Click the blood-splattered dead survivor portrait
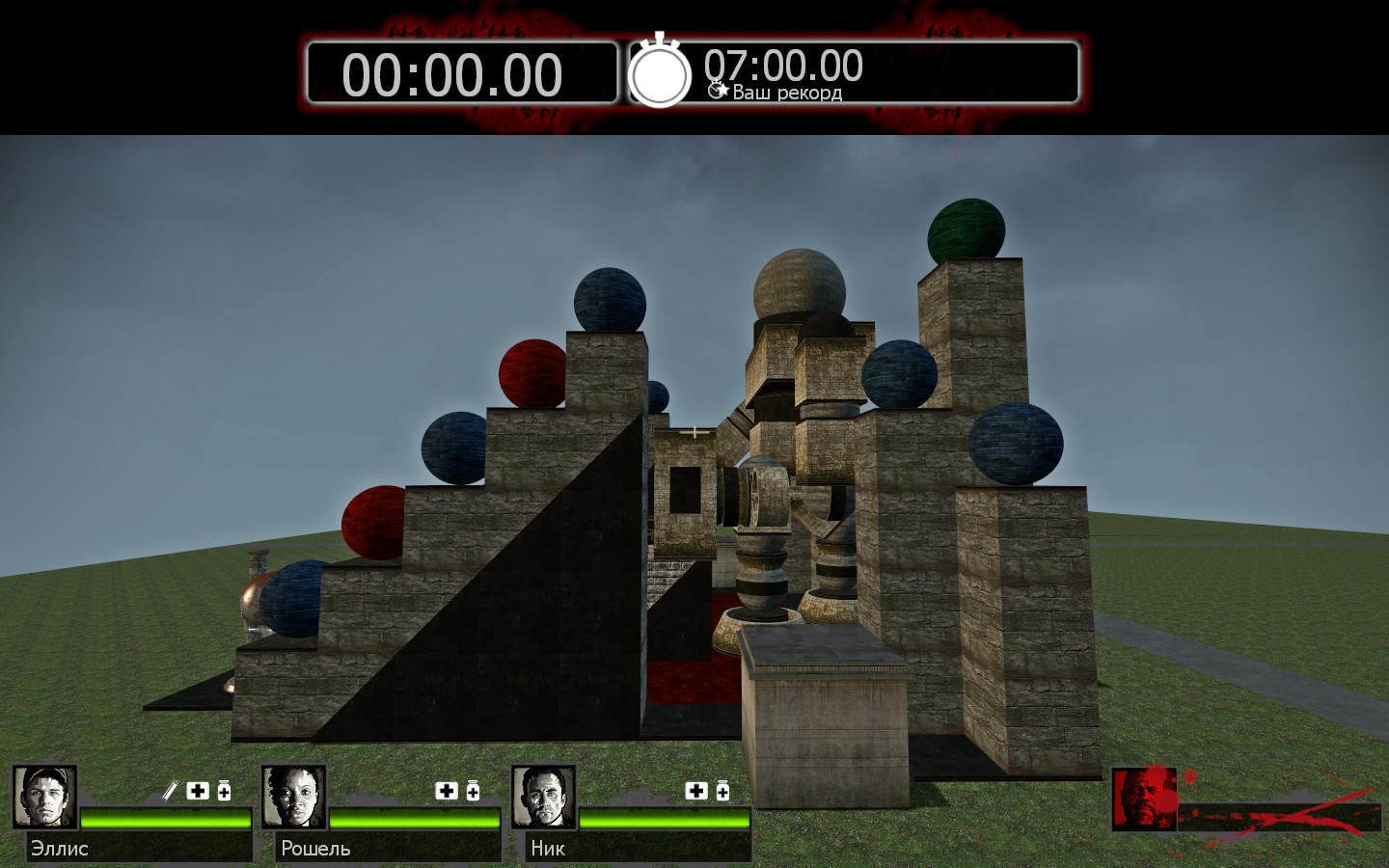 (x=1144, y=799)
